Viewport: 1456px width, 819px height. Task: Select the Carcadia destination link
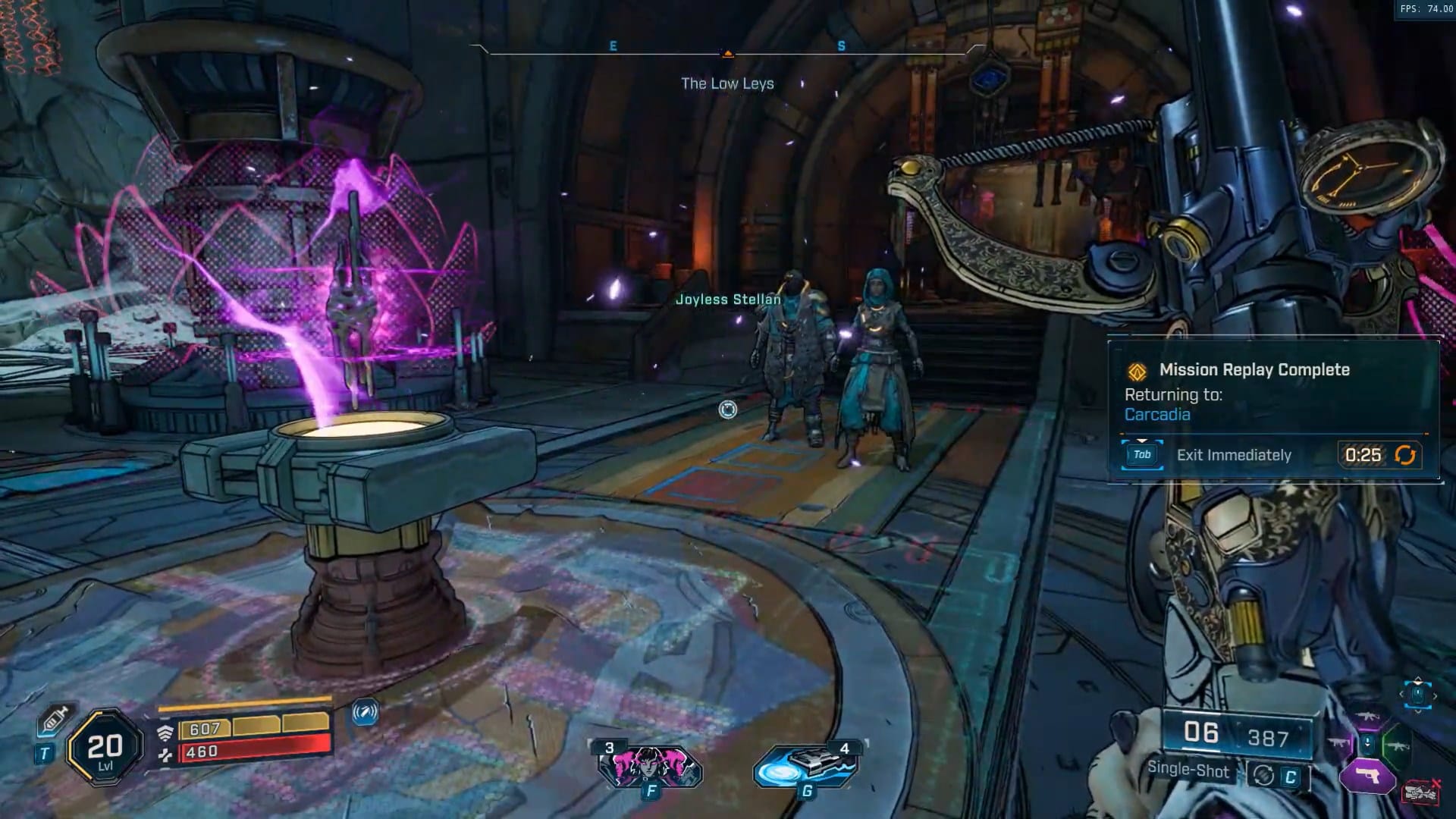click(x=1157, y=414)
